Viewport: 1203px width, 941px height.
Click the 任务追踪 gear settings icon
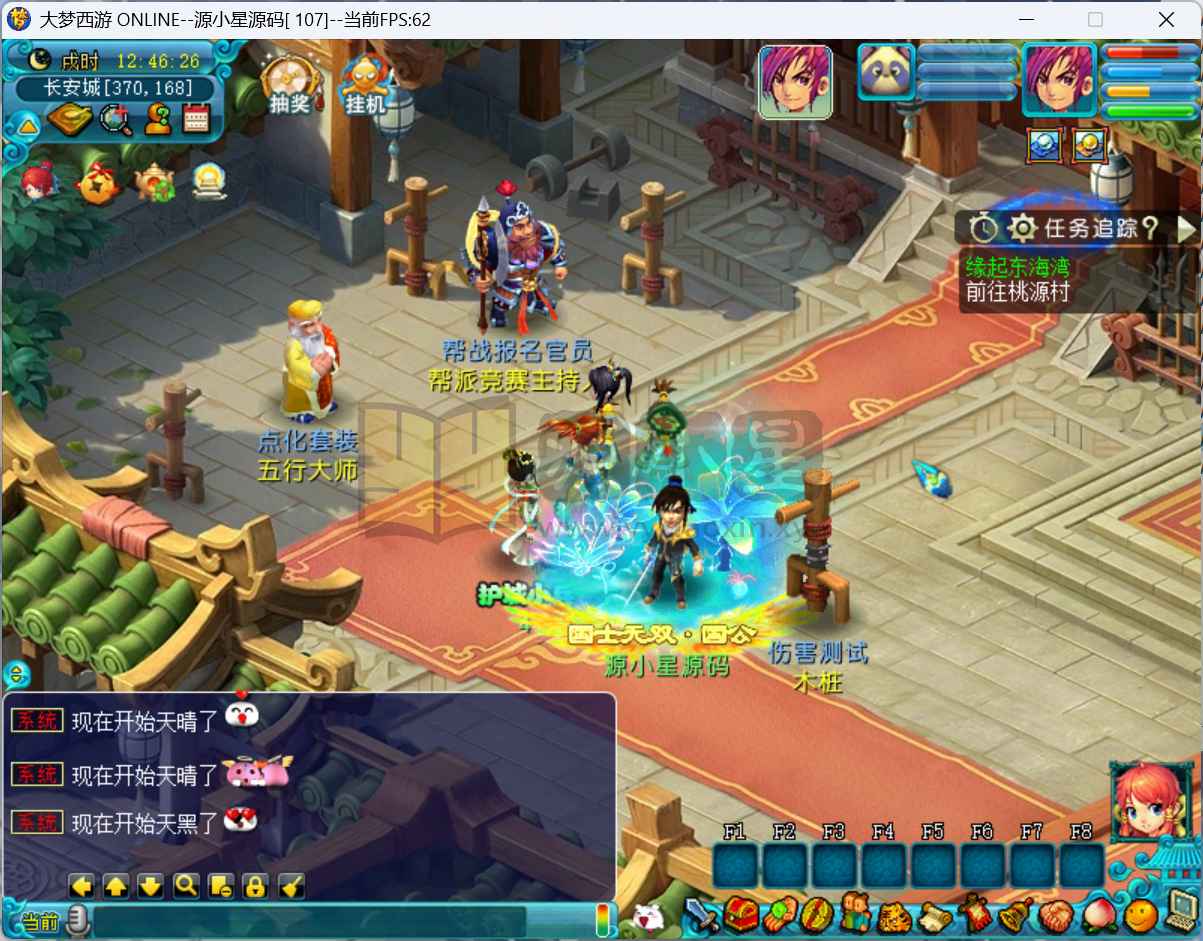tap(1021, 228)
